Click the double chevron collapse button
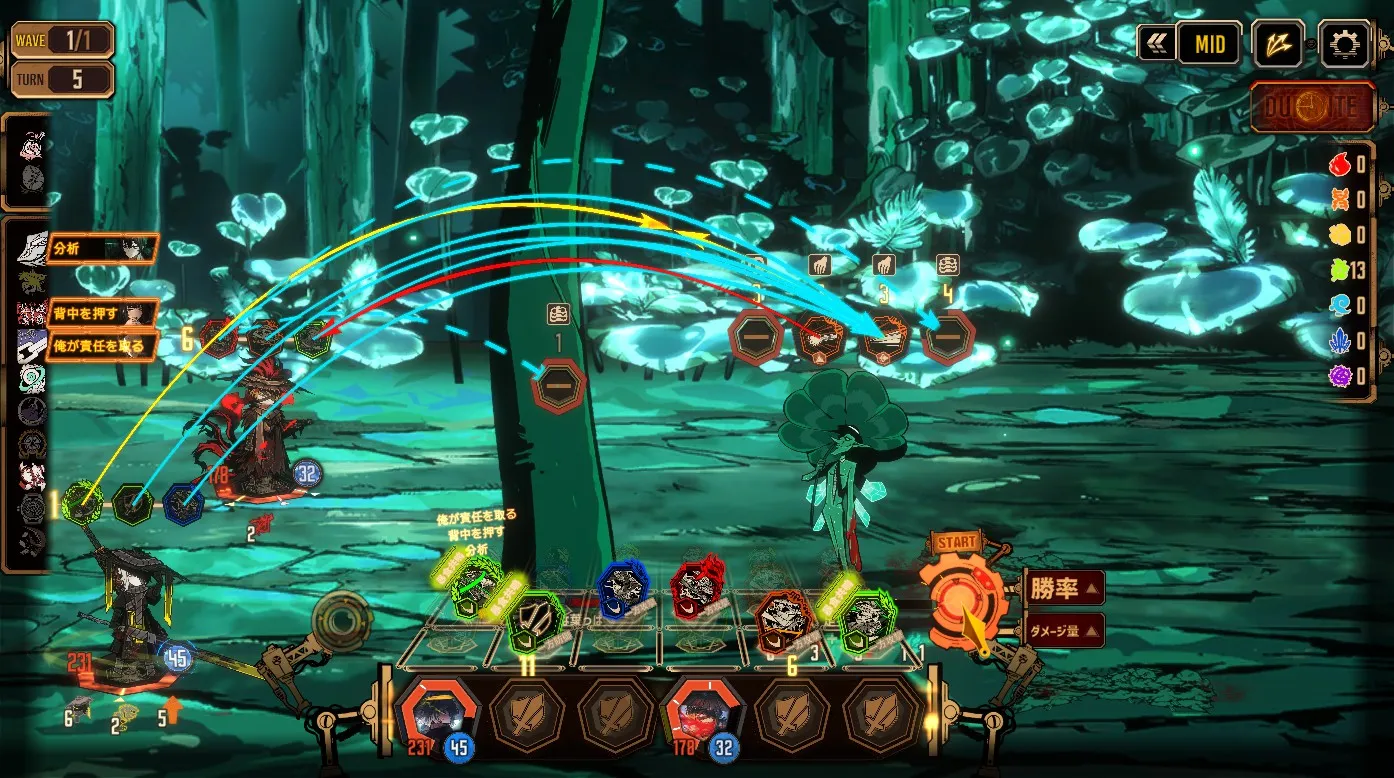Image resolution: width=1394 pixels, height=778 pixels. tap(1155, 44)
